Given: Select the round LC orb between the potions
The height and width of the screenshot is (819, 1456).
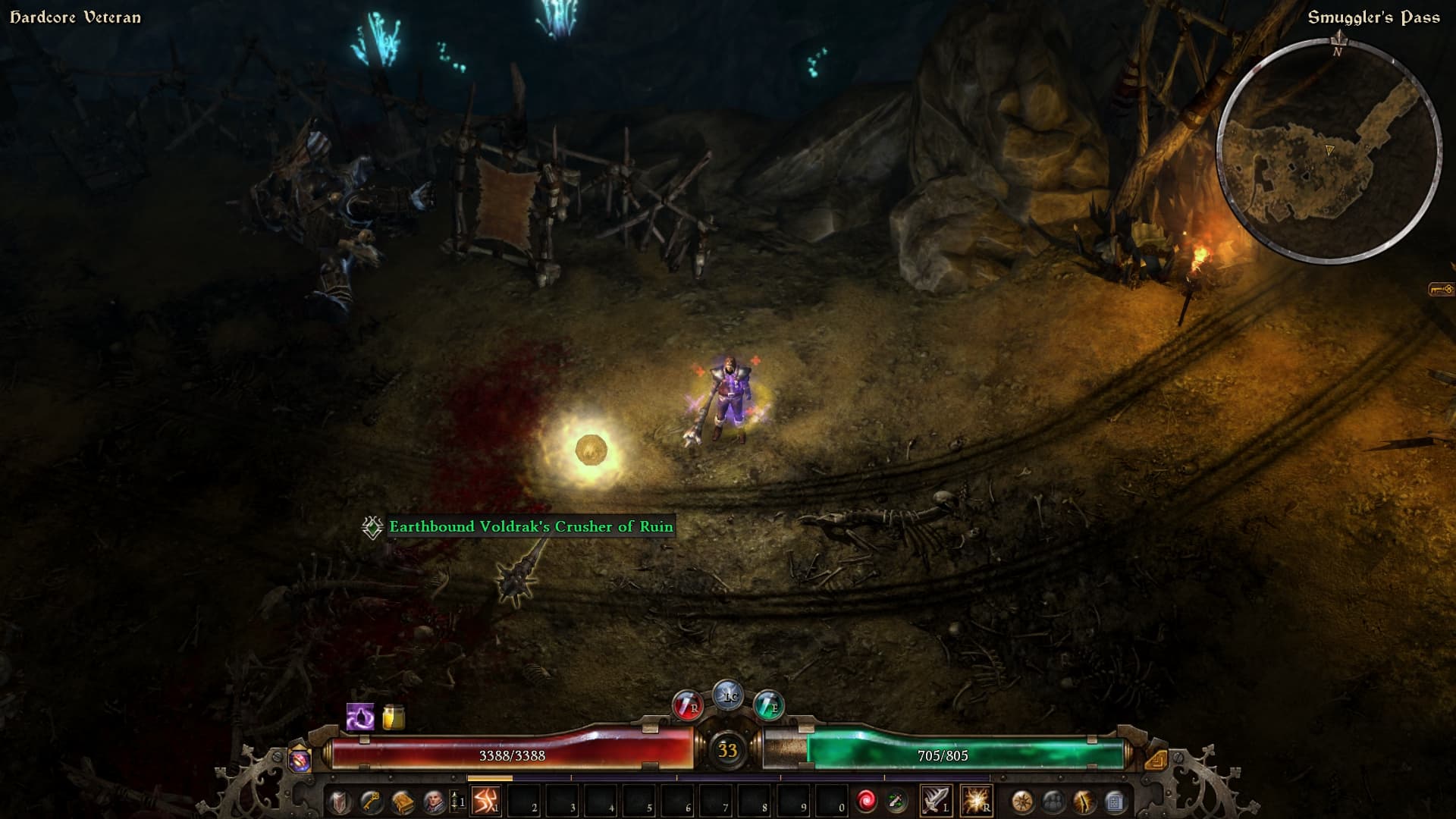Looking at the screenshot, I should click(x=728, y=695).
